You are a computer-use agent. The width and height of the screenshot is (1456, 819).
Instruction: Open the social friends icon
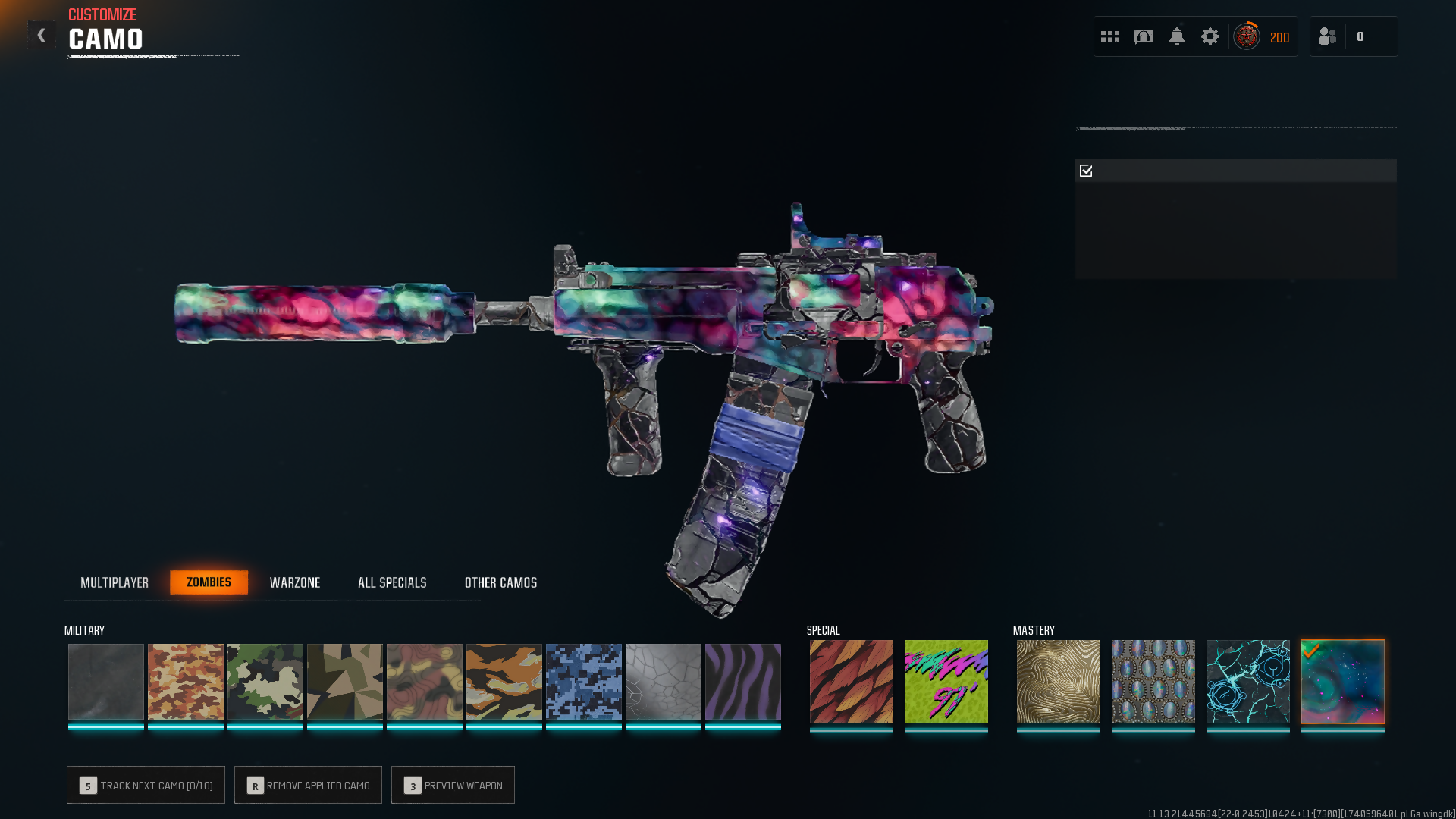pos(1328,36)
